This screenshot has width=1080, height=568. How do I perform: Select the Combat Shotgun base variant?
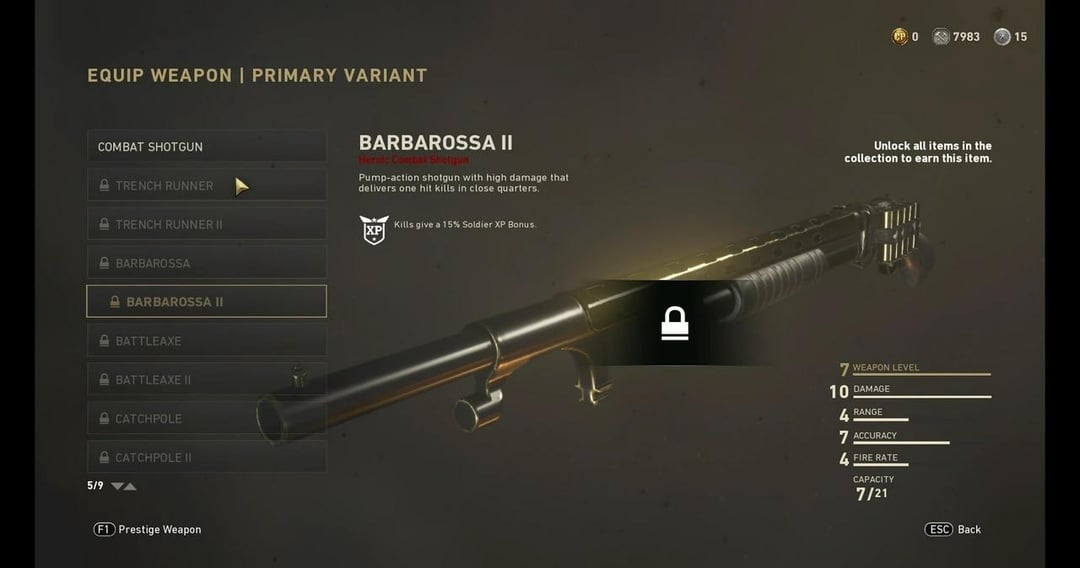coord(206,146)
